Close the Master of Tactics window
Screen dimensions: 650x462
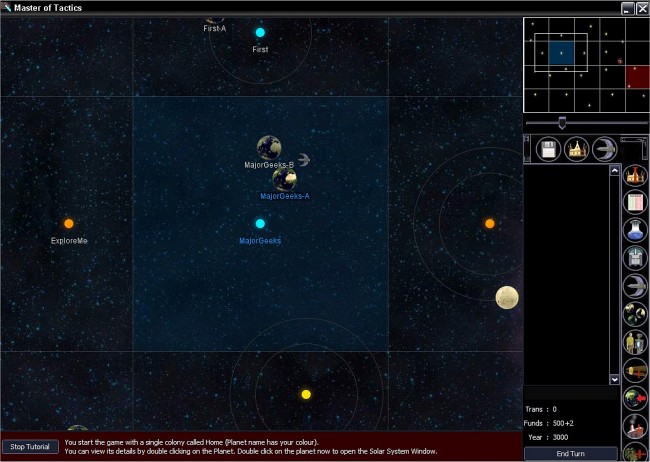pos(641,8)
